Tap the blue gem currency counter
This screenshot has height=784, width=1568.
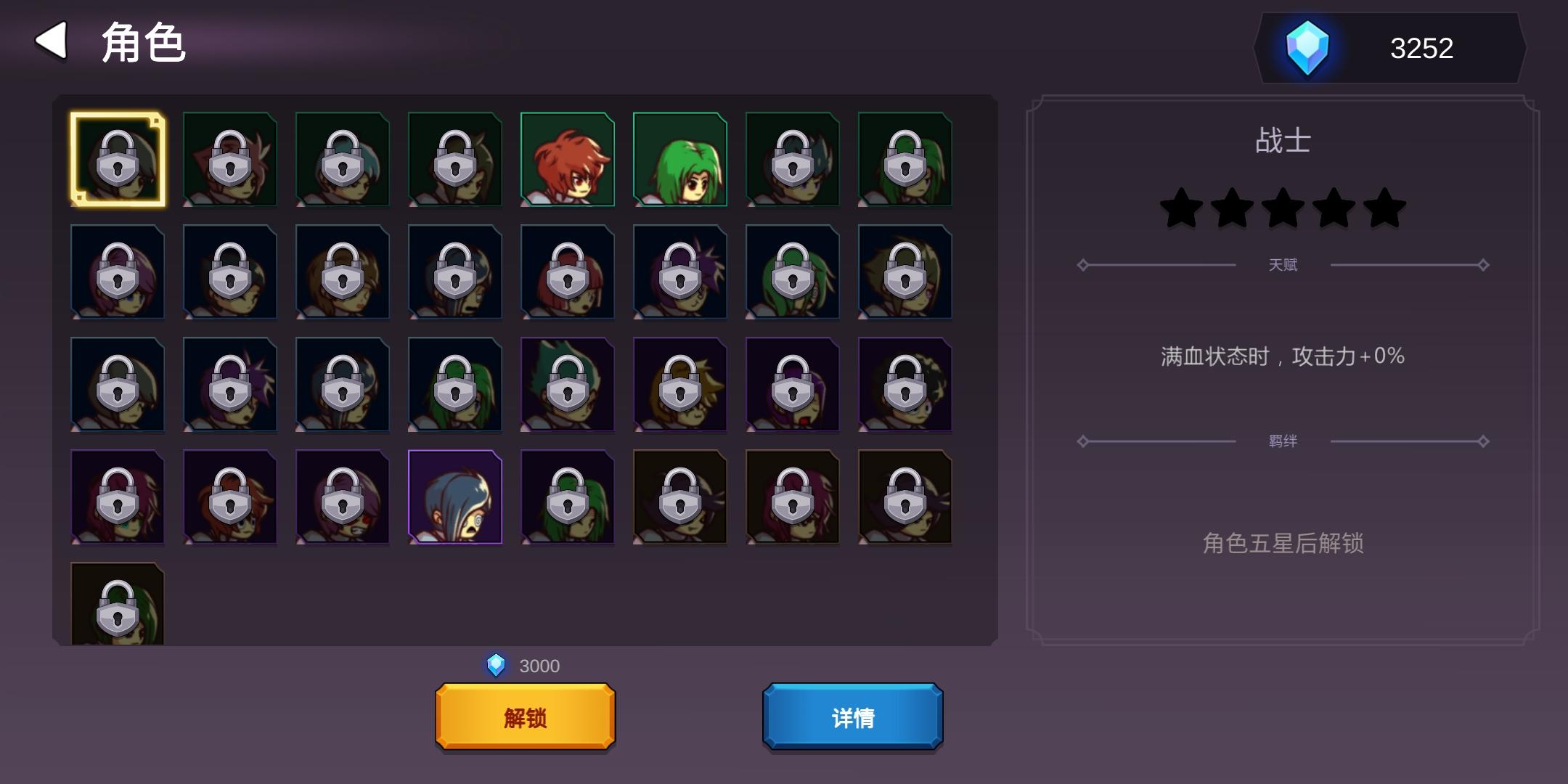[x=1389, y=48]
